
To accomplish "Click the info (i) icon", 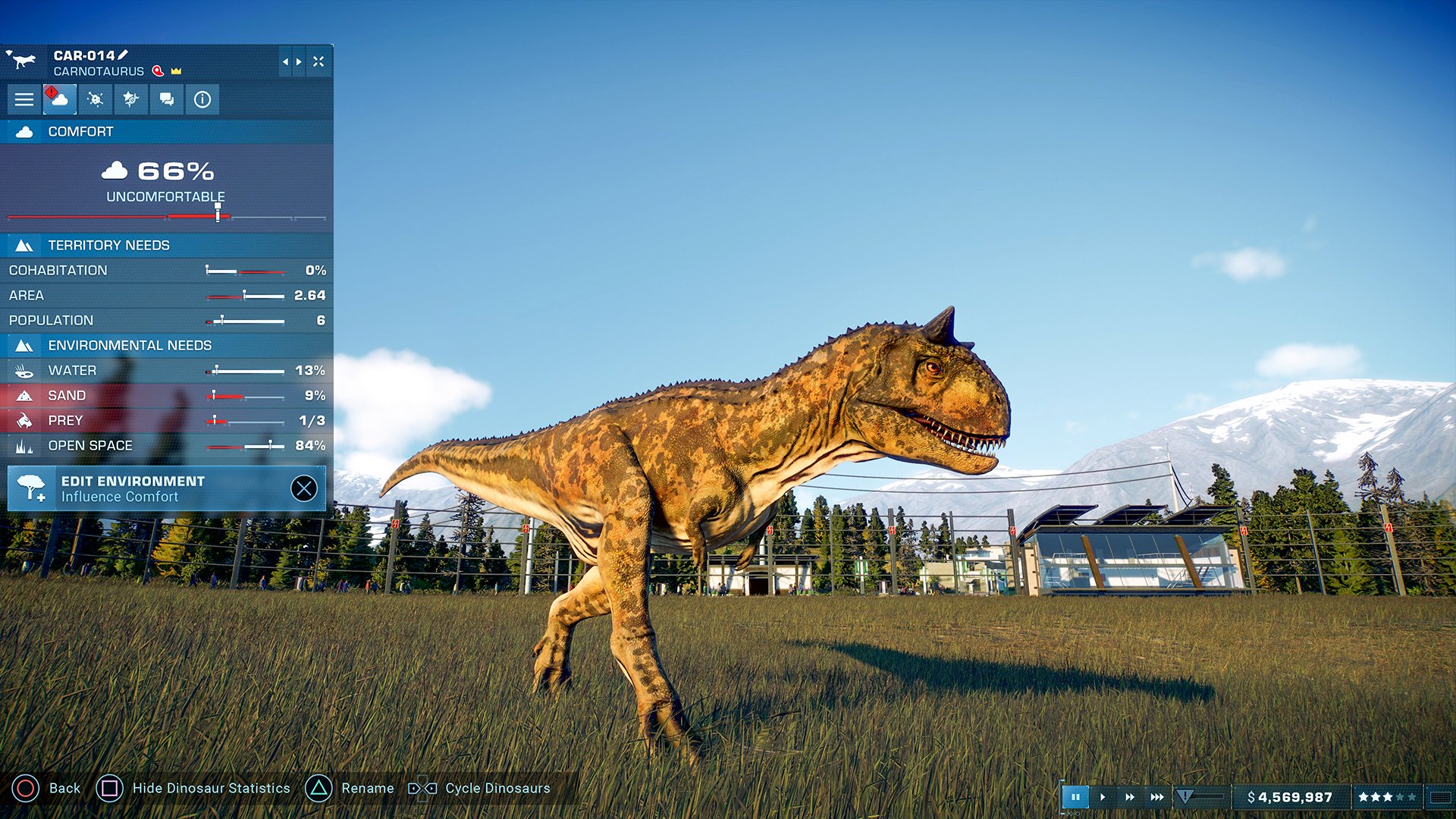I will (202, 101).
